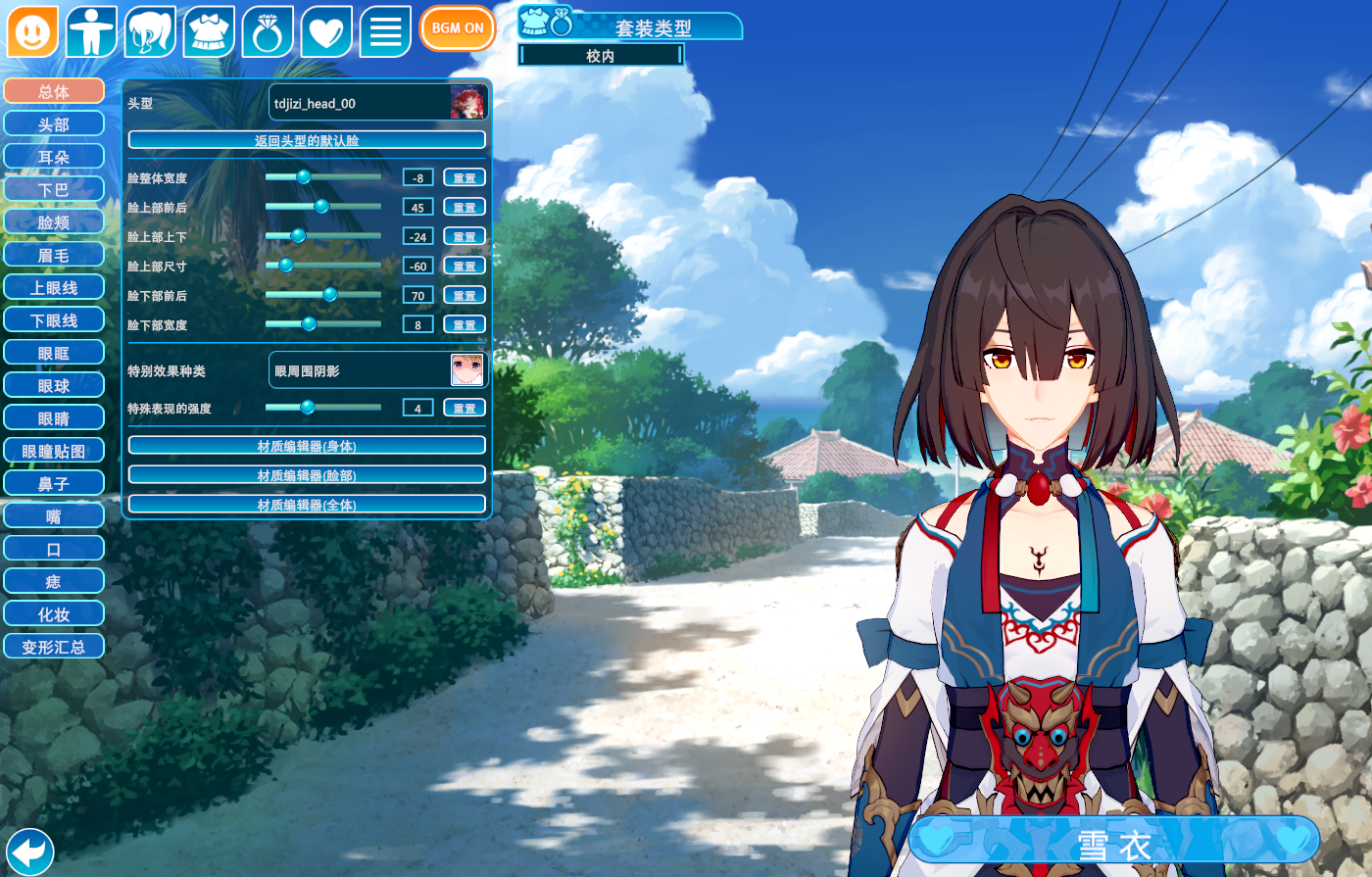Adjust the 脸上部尺寸 slider

point(286,266)
